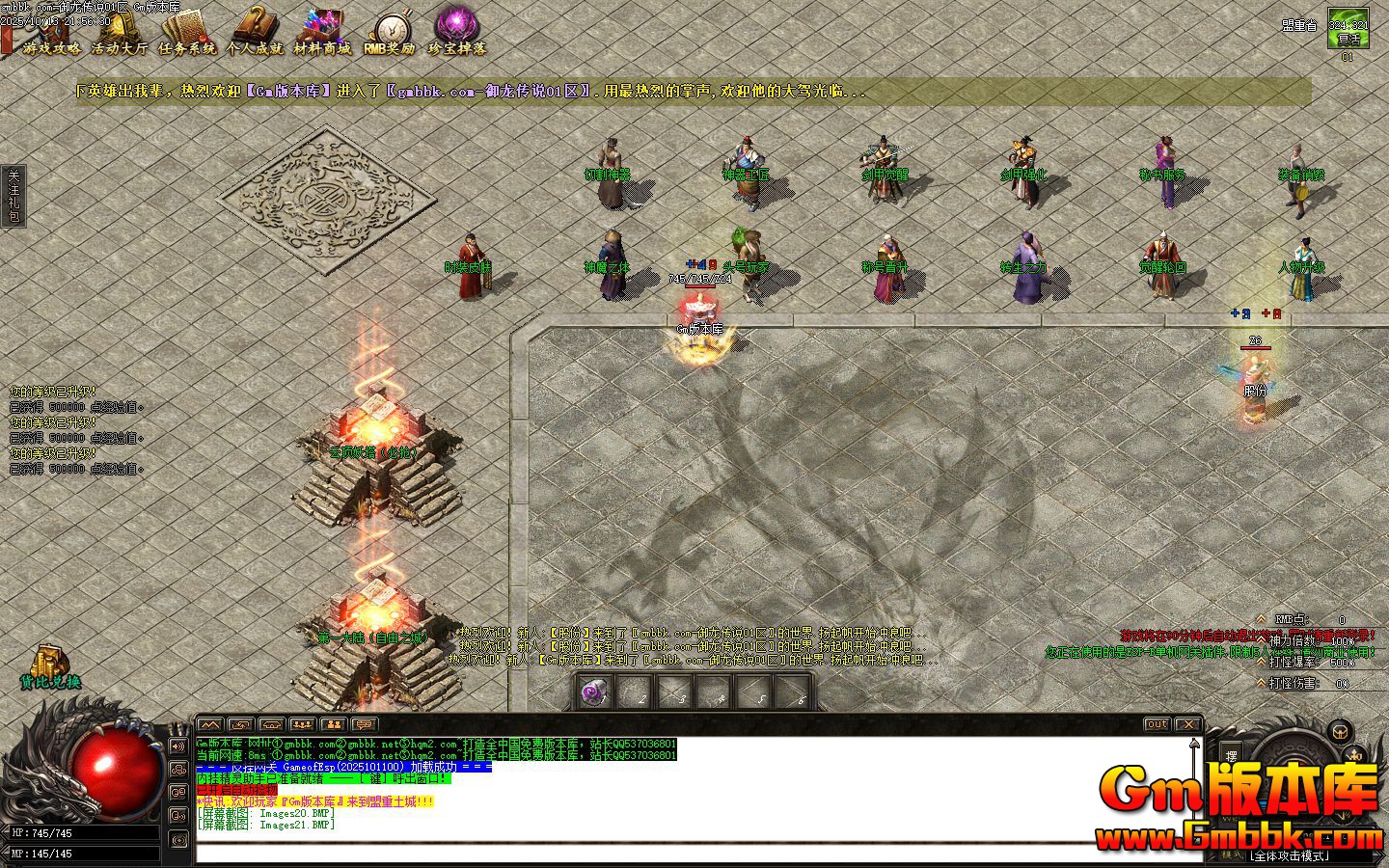
Task: Expand the 打怪爆率 drop rate row
Action: pos(1260,662)
